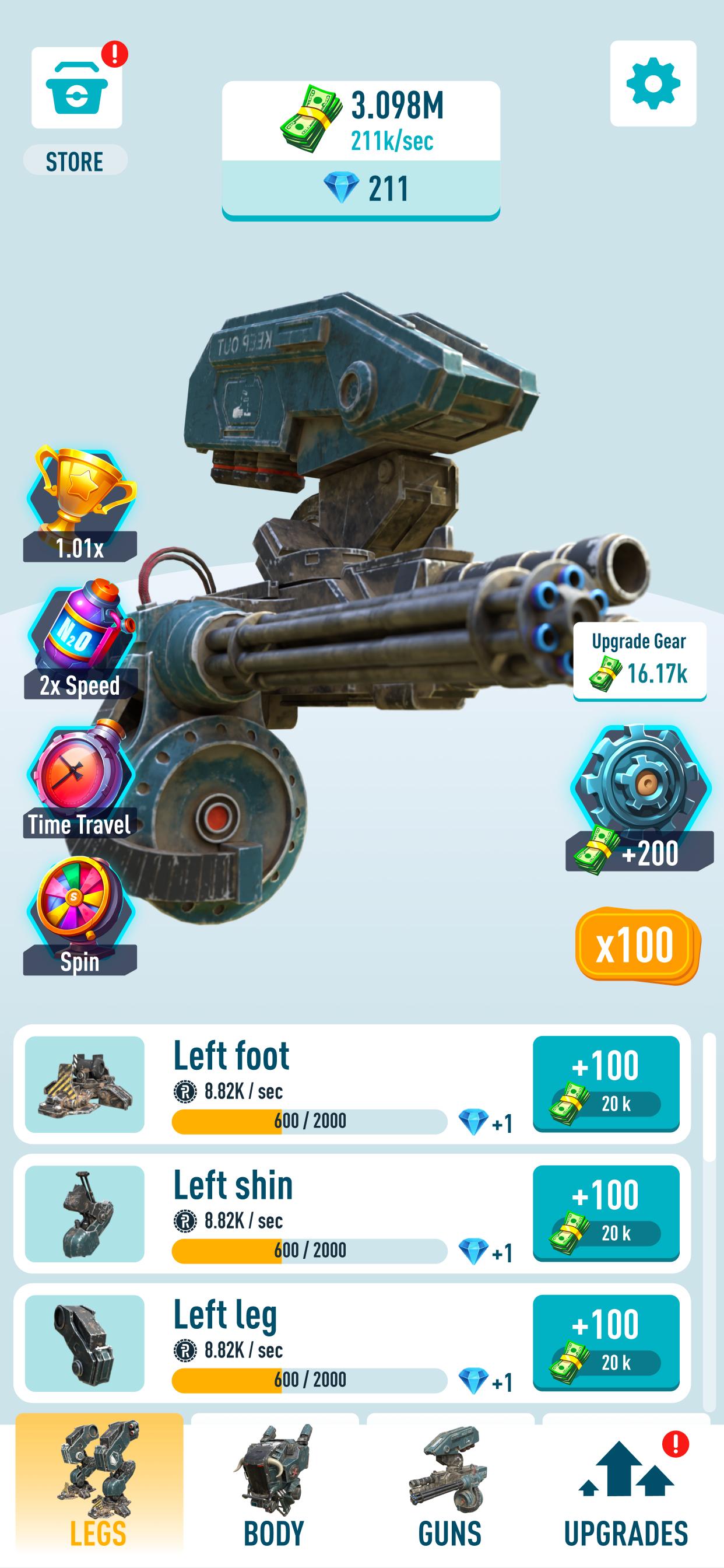Tap the cash and diamond balance panel
Viewport: 724px width, 1568px height.
pyautogui.click(x=361, y=150)
